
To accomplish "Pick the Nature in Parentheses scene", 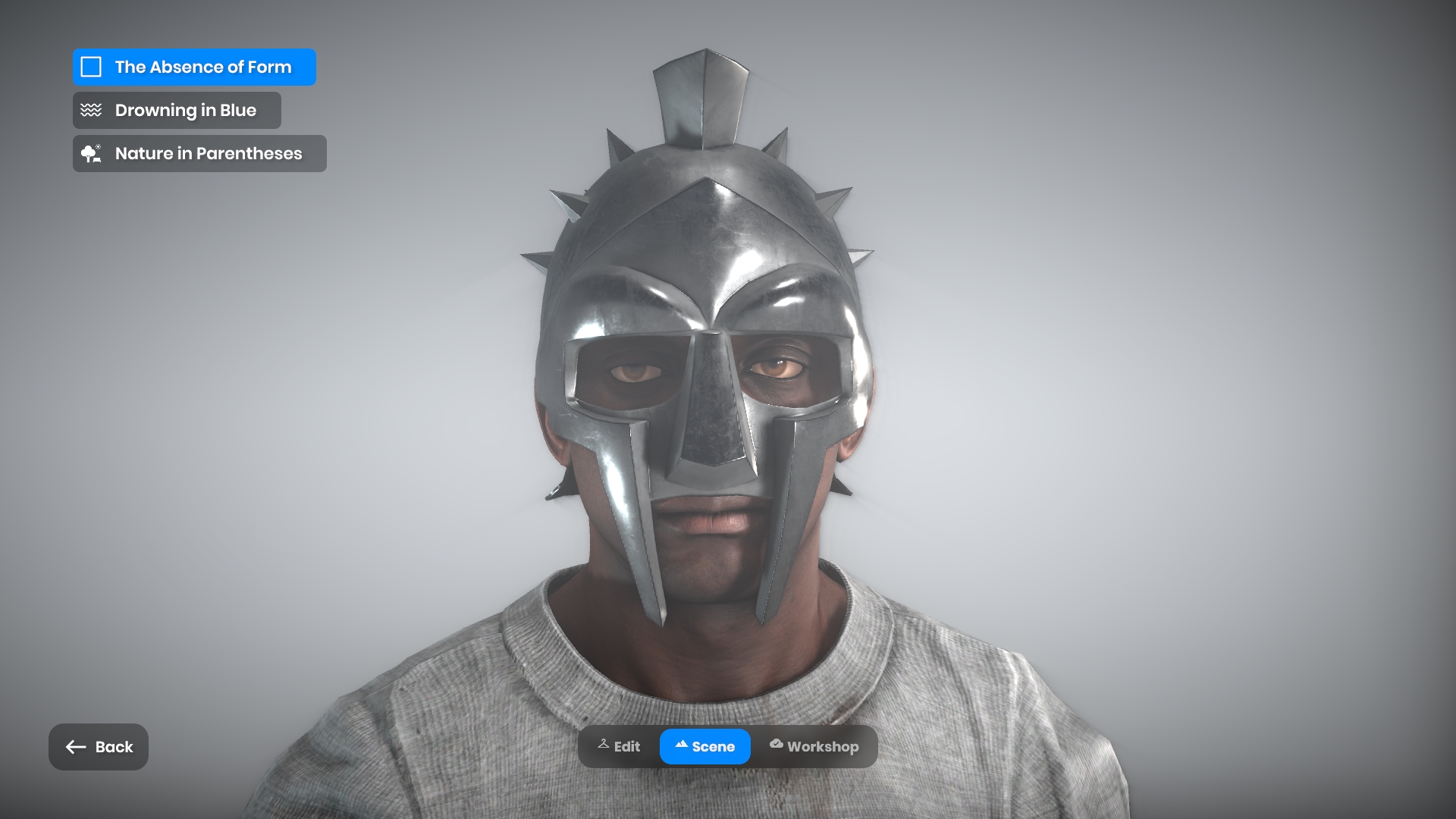I will point(199,153).
